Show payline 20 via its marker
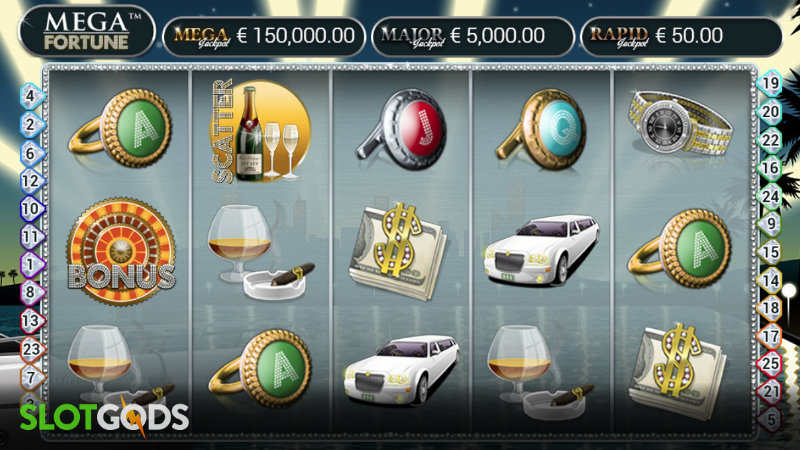This screenshot has width=800, height=450. 771,111
